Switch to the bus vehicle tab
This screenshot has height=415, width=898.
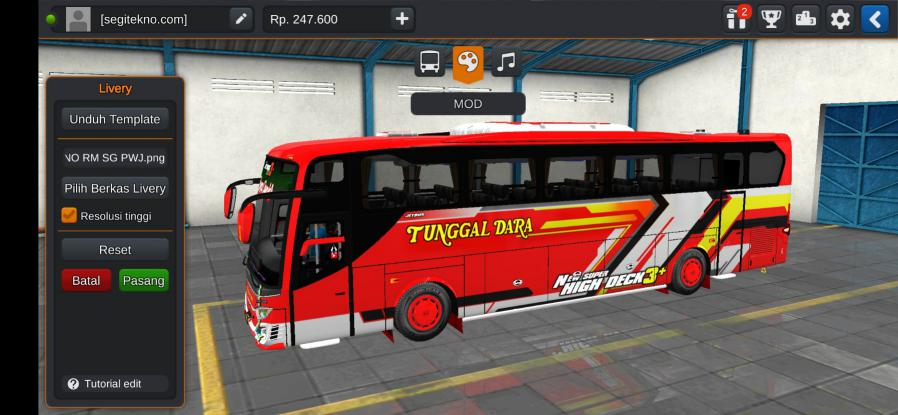click(x=430, y=62)
